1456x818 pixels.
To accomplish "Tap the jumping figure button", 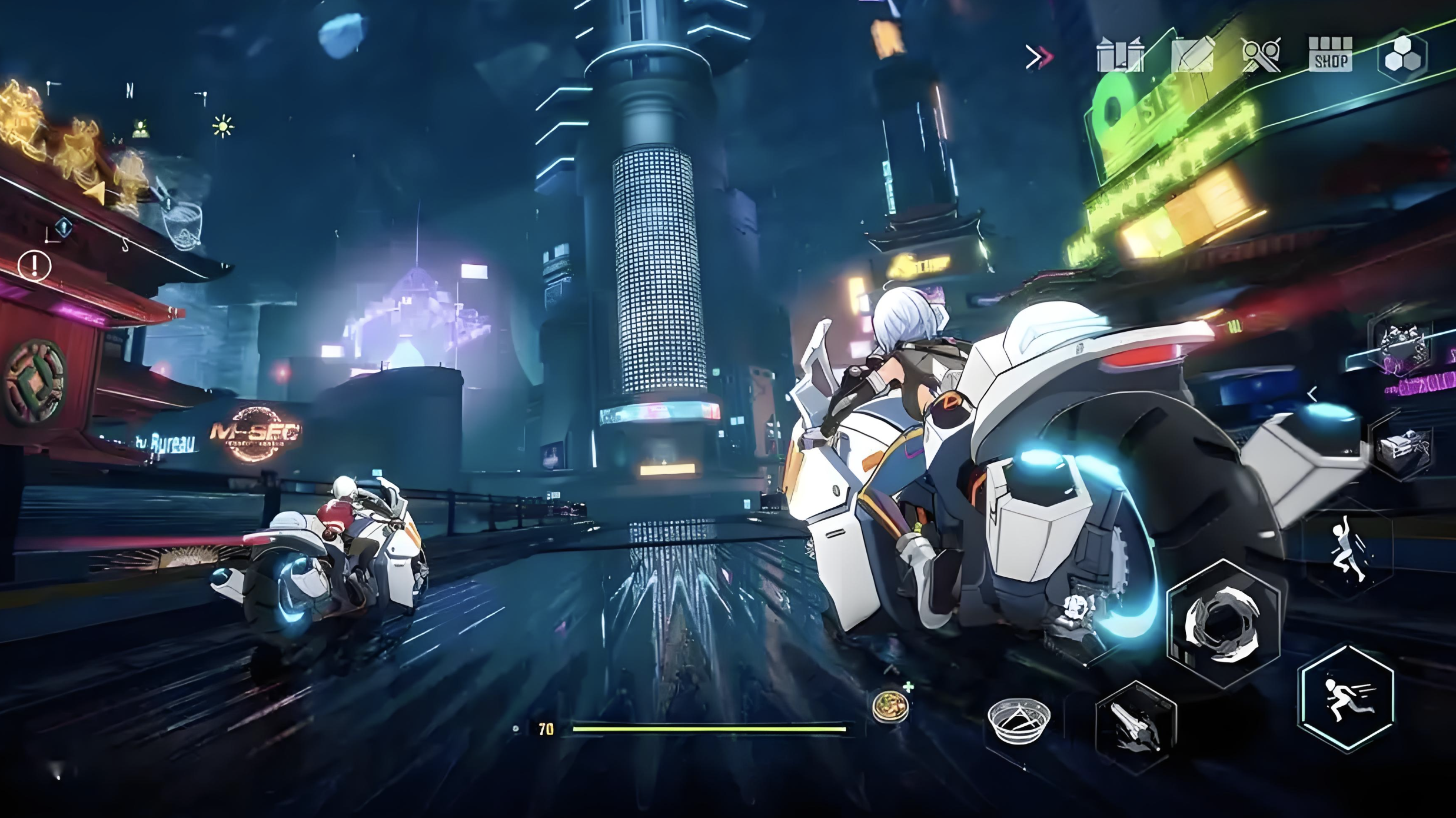I will pos(1349,549).
